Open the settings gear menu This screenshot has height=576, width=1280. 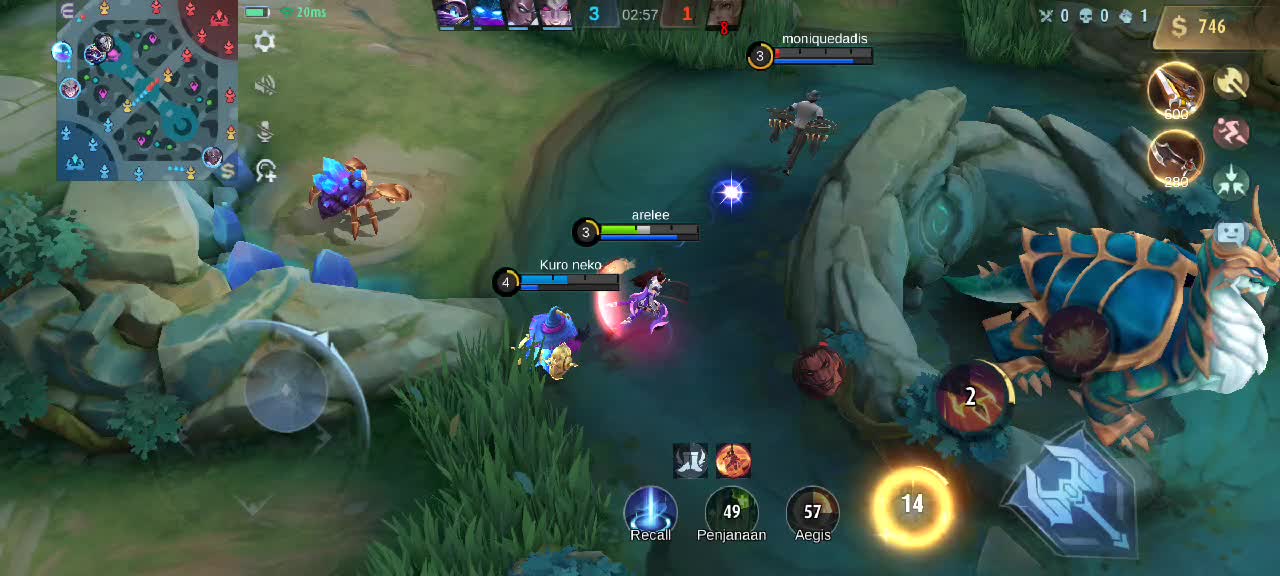coord(265,42)
